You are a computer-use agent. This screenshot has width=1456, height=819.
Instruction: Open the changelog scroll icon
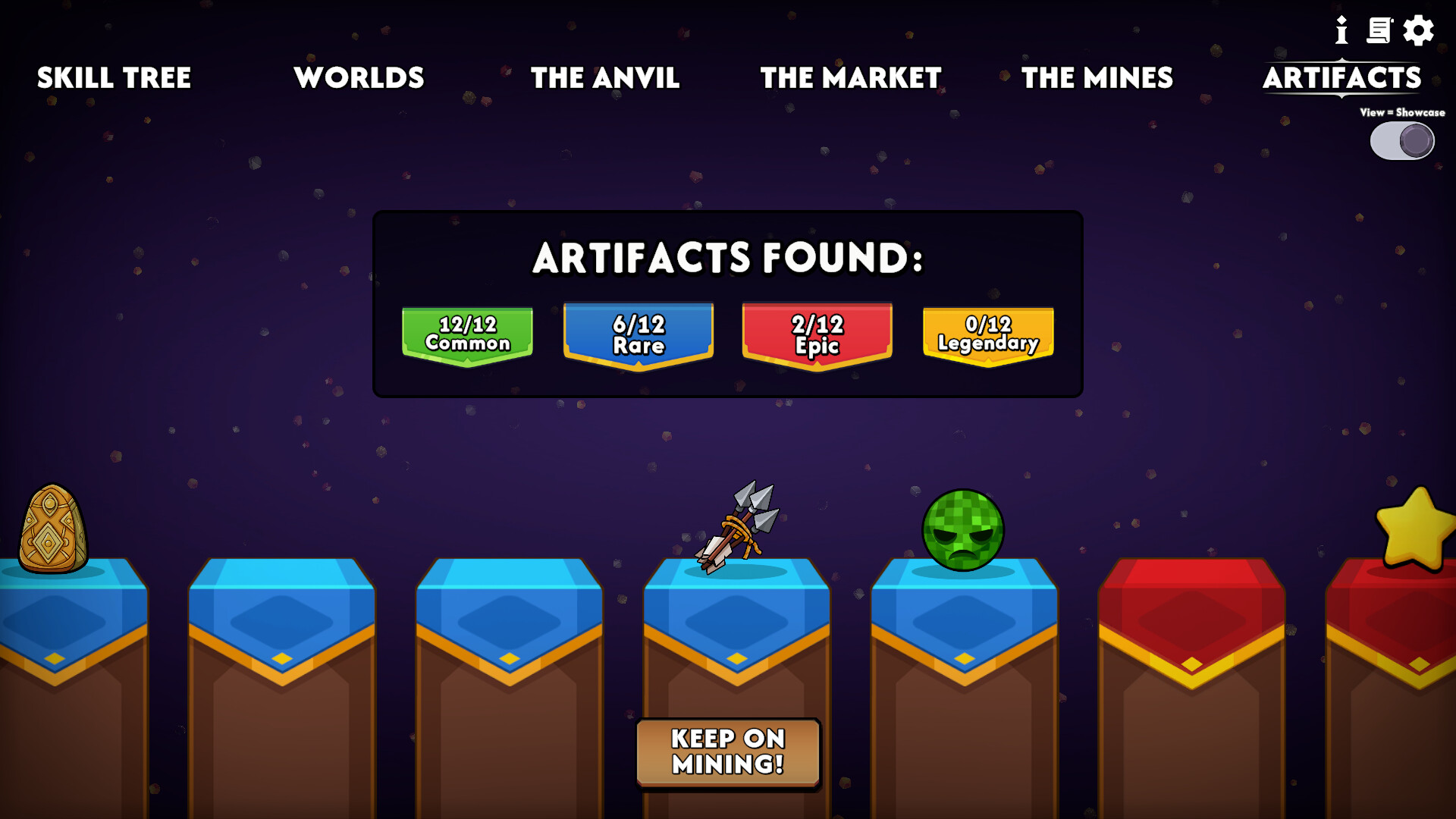(x=1379, y=31)
